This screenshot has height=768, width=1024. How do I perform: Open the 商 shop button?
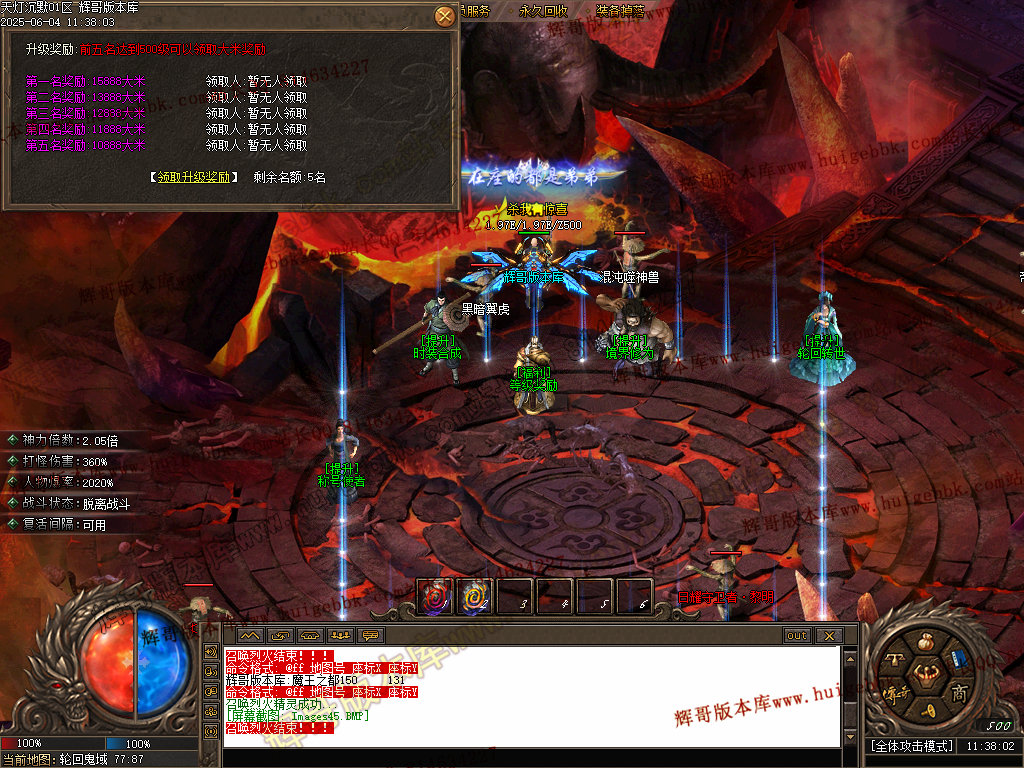coord(958,693)
